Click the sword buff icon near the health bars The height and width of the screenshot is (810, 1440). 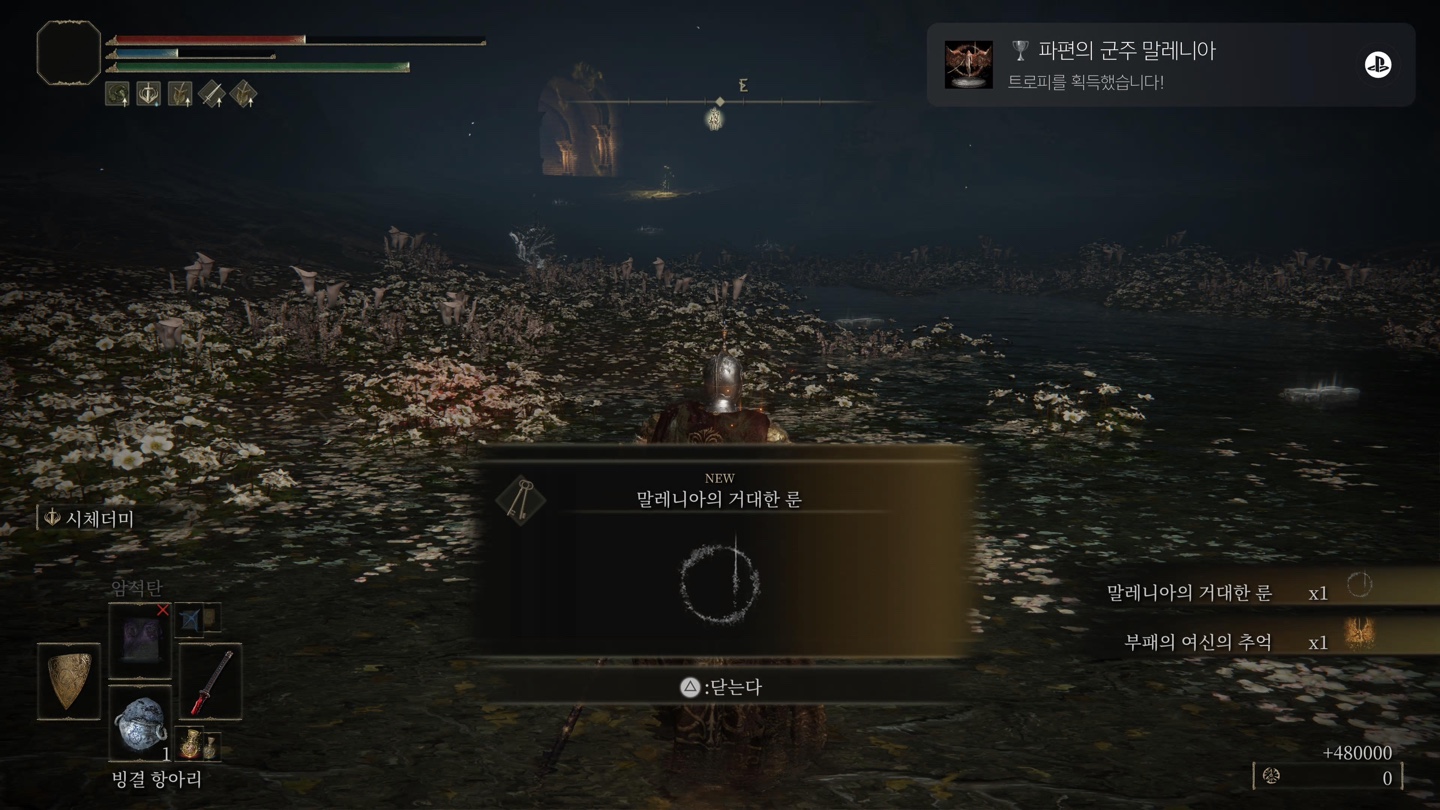click(212, 93)
